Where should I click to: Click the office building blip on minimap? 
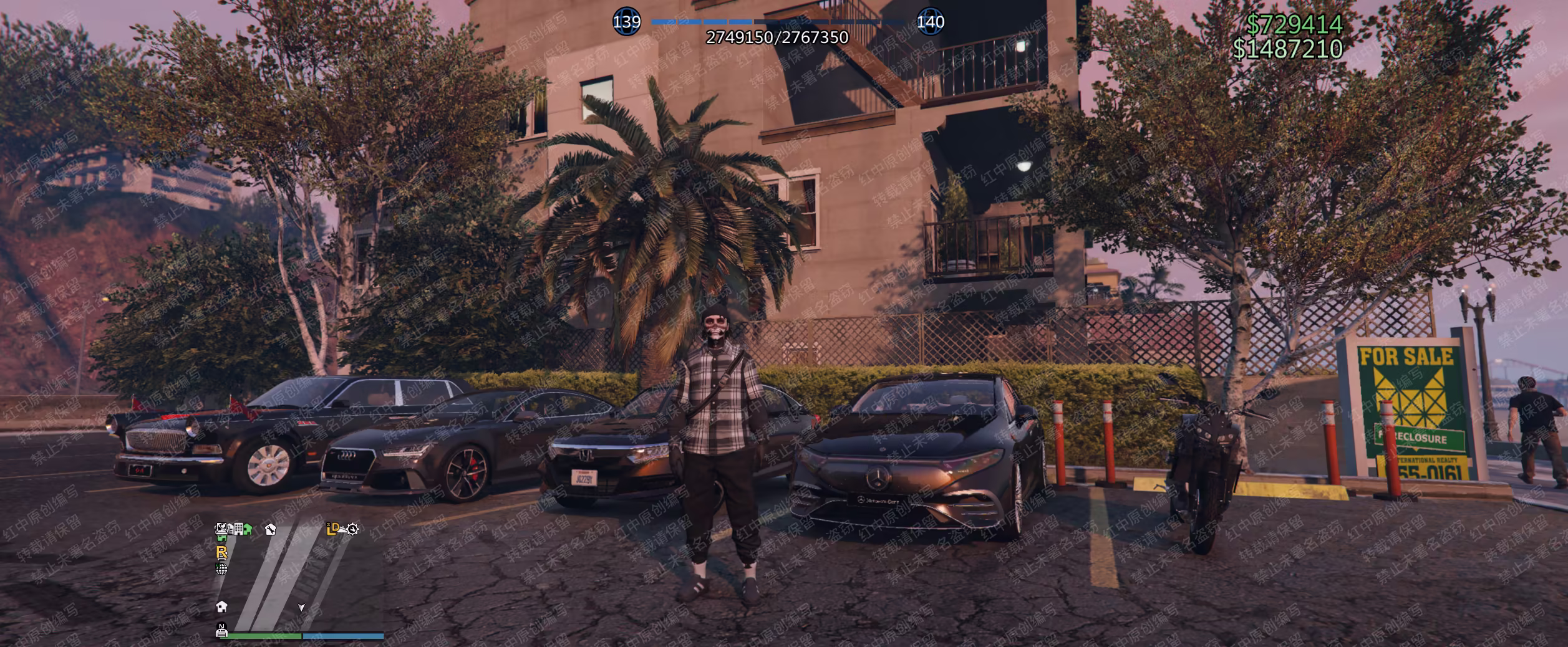pyautogui.click(x=238, y=529)
